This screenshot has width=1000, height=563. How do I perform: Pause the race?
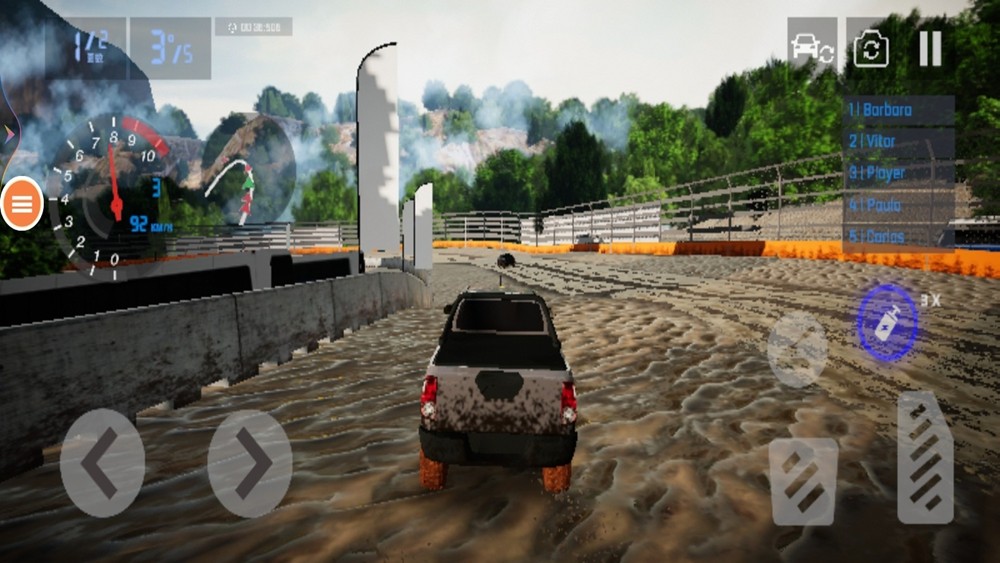click(930, 48)
